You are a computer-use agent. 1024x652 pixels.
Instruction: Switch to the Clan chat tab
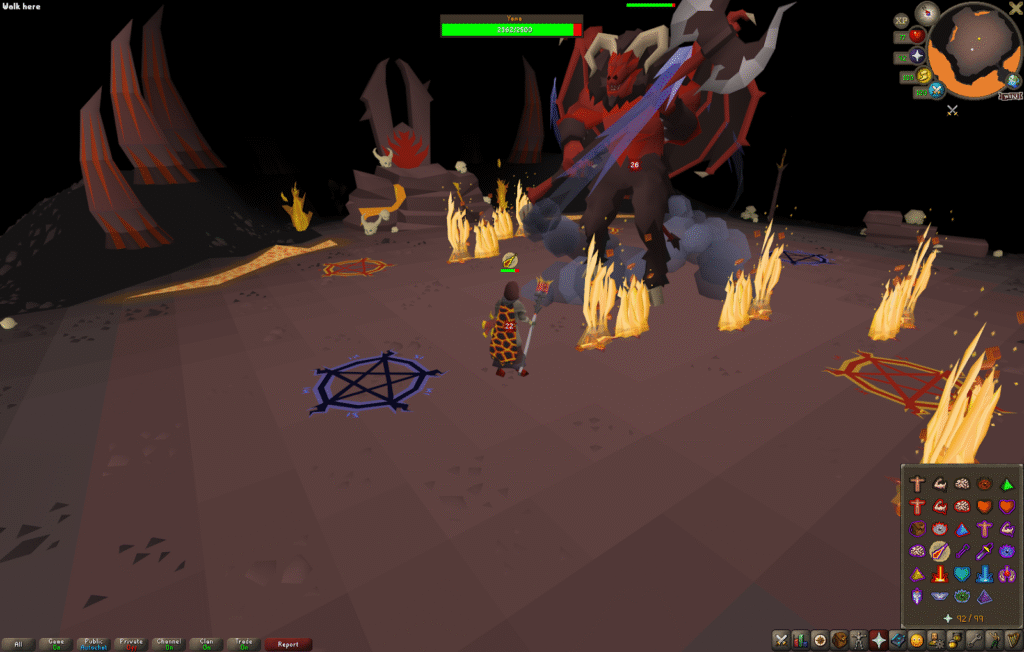pyautogui.click(x=204, y=644)
